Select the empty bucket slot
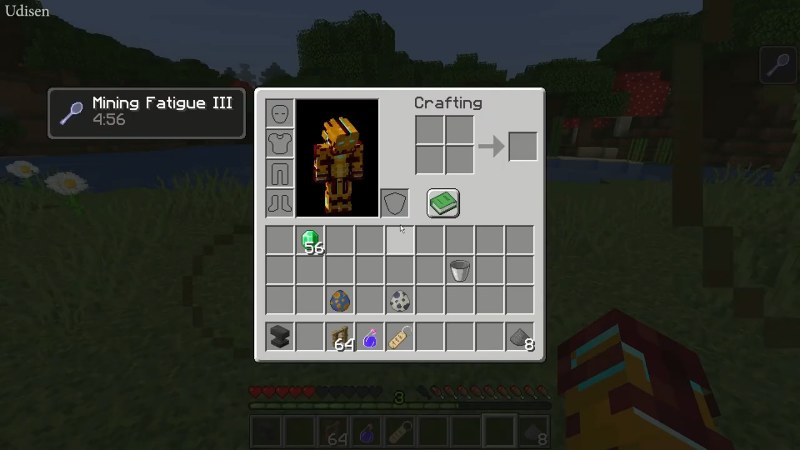800x450 pixels. tap(460, 270)
